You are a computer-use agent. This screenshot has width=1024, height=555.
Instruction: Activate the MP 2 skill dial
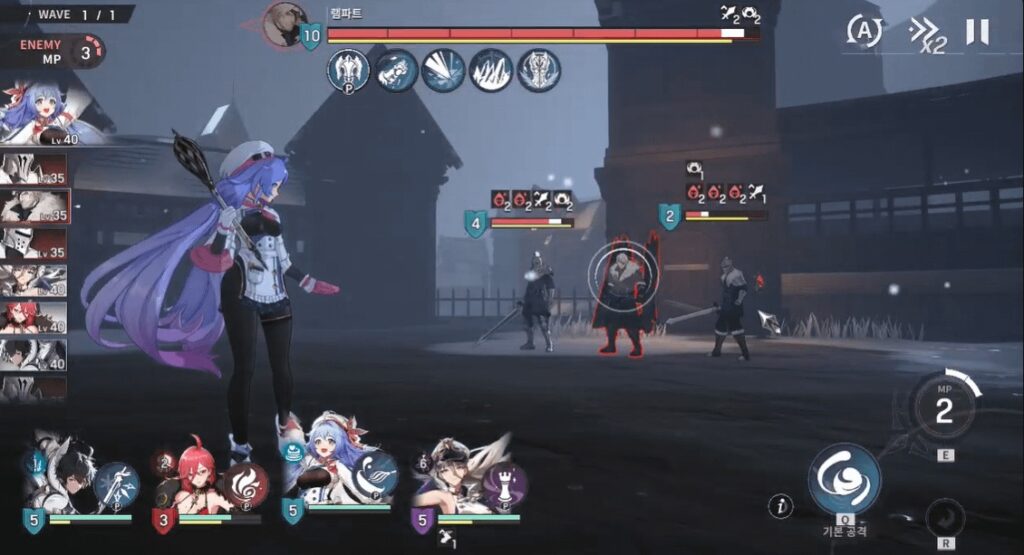(944, 409)
